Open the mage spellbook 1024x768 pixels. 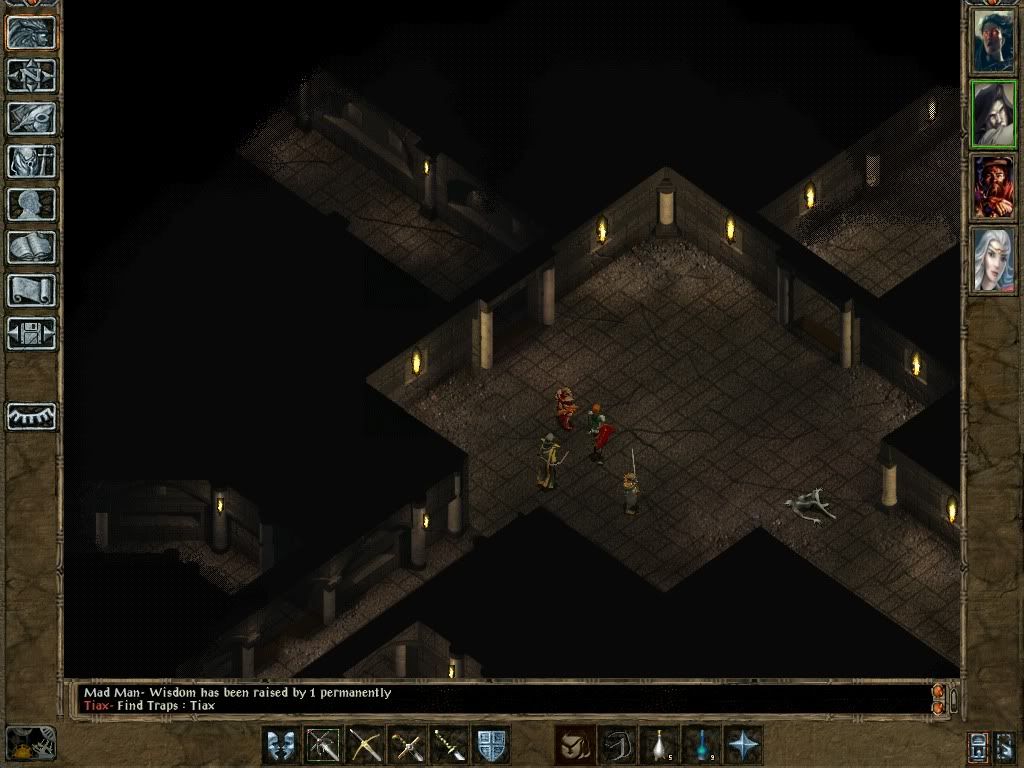click(x=32, y=247)
